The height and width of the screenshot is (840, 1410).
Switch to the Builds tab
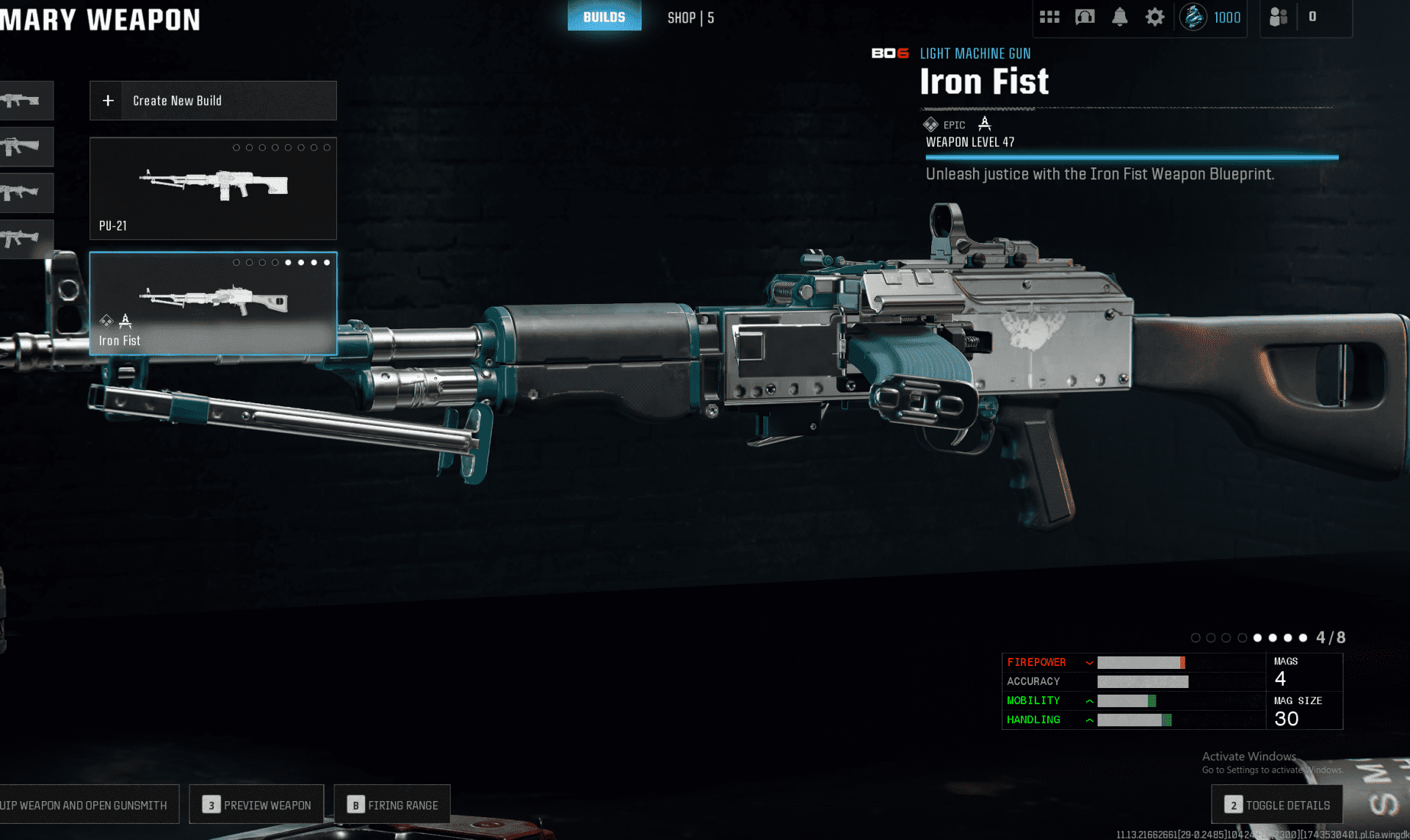click(604, 17)
